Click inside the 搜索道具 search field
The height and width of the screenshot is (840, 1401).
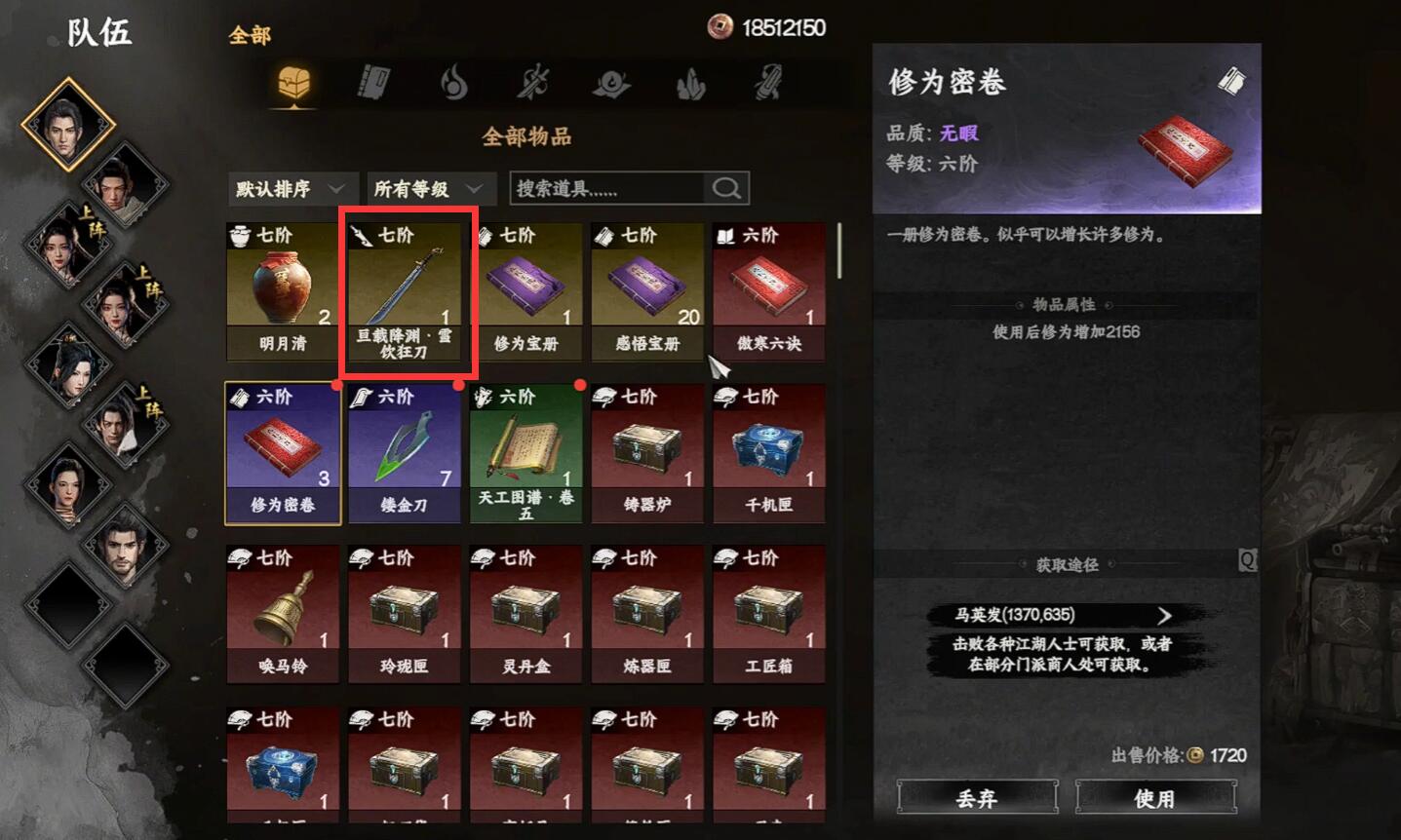point(604,188)
